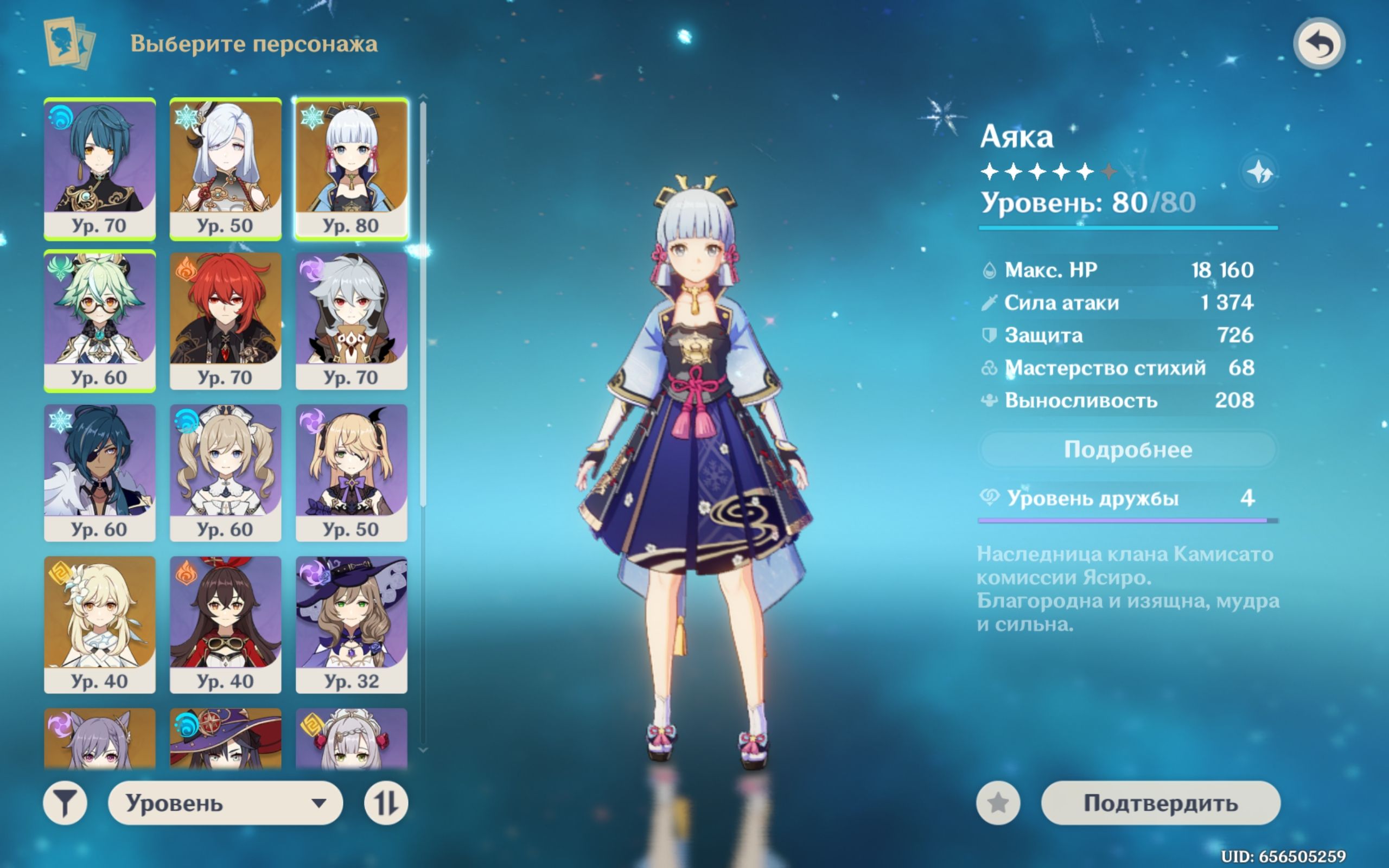Pick Barbara's level 60 portrait
Screen dimensions: 1389x868
(226, 472)
